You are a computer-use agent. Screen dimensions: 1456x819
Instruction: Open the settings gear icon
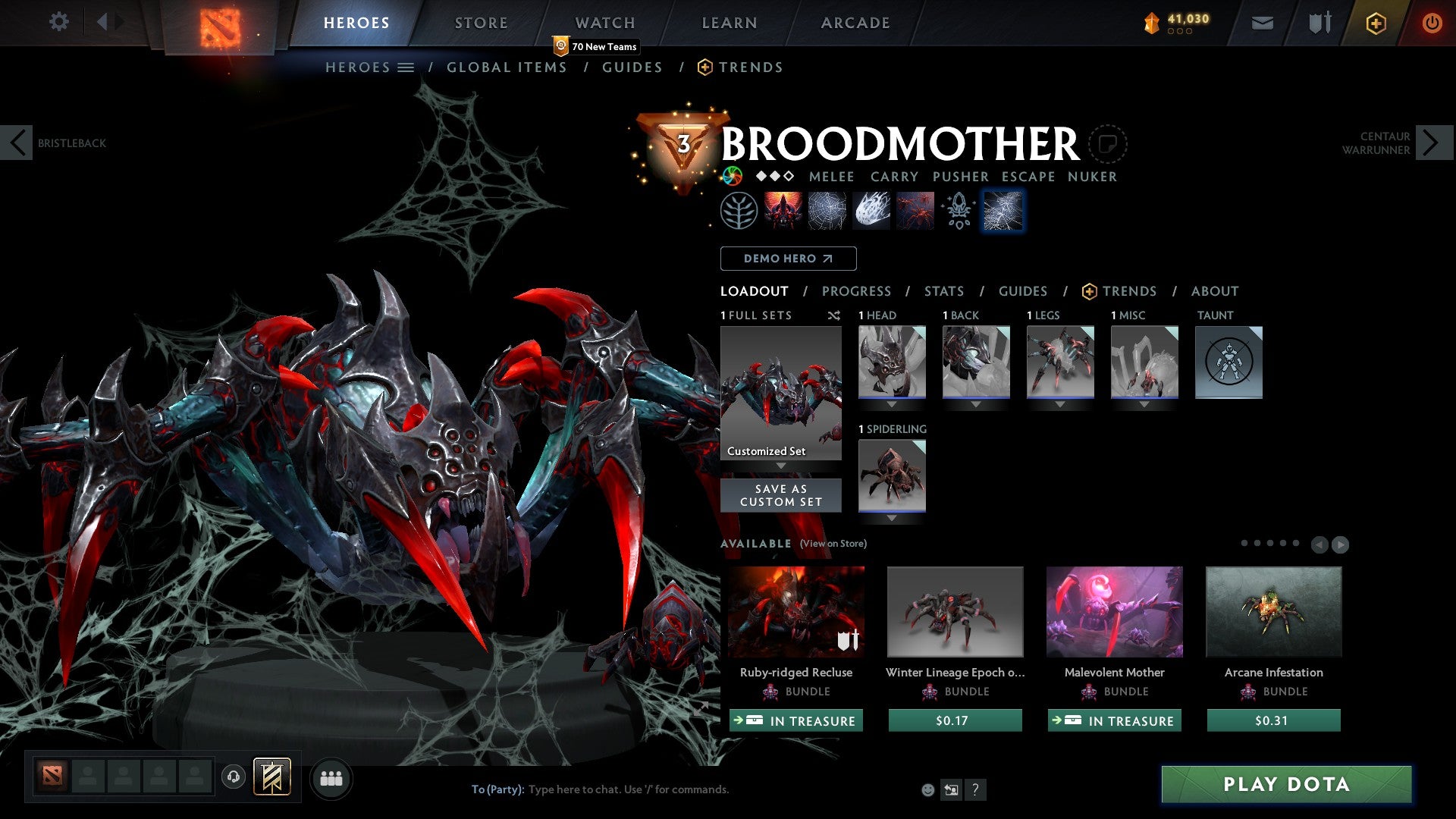click(x=58, y=22)
